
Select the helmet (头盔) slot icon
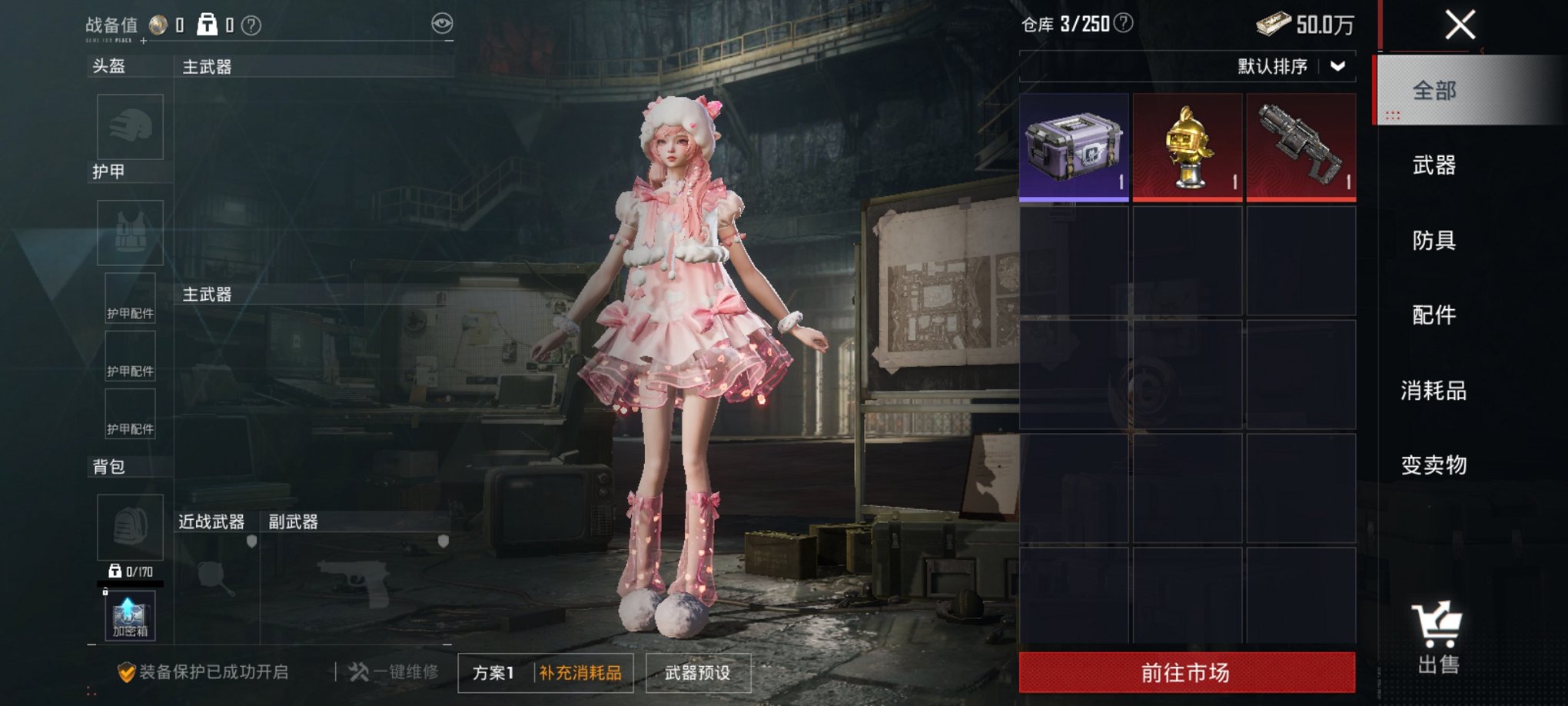129,127
